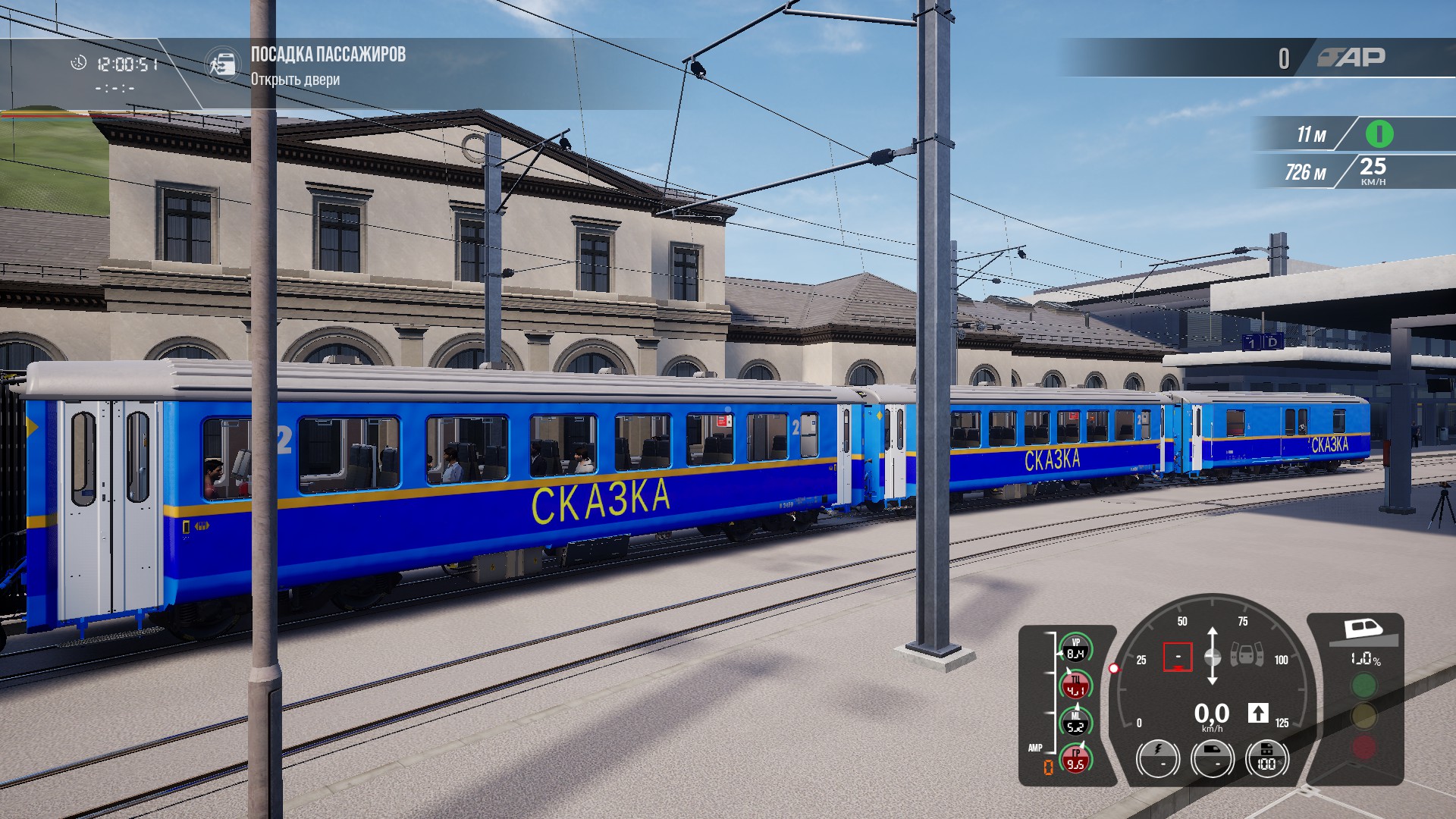The image size is (1456, 819).
Task: Select the red-outlined box on the speedometer
Action: (1178, 657)
